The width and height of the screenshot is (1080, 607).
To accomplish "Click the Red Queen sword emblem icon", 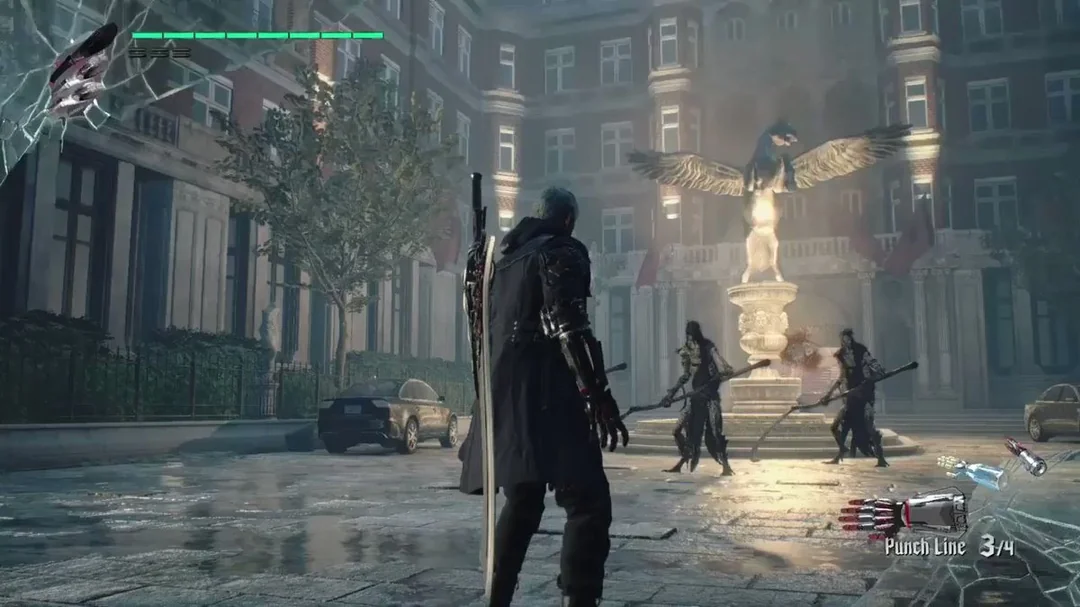I will (84, 72).
